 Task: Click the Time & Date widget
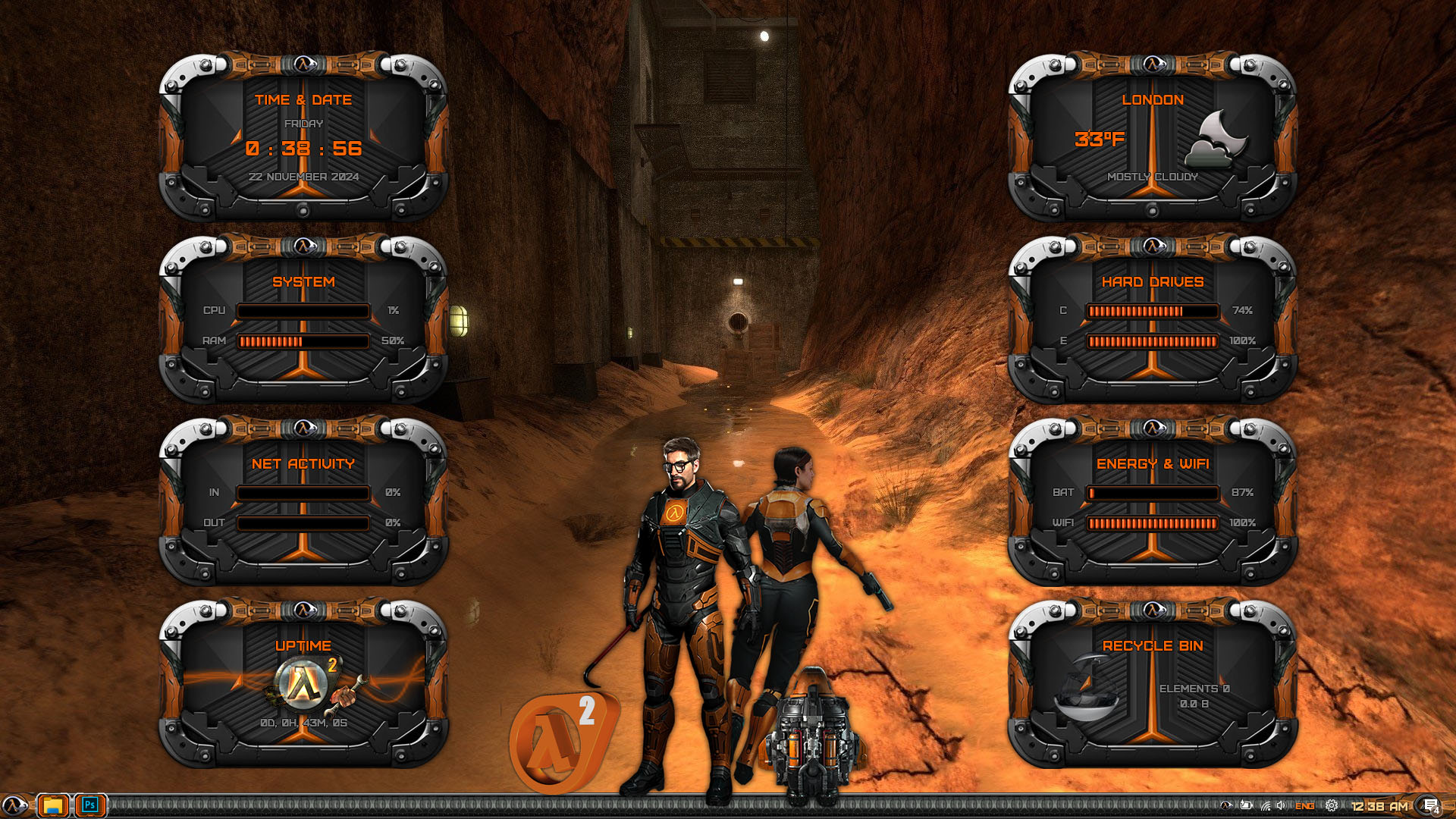303,138
